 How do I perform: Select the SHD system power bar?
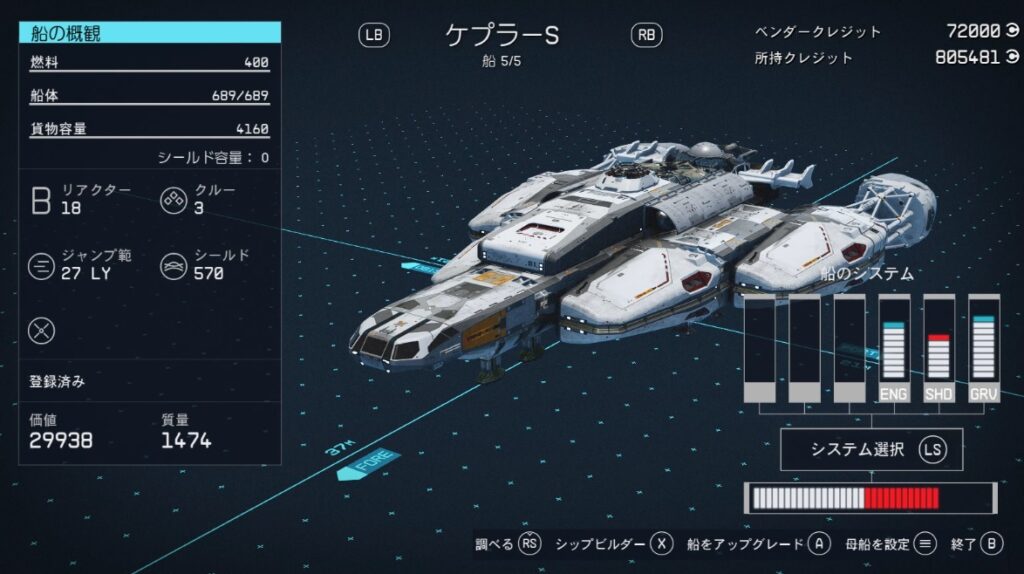tap(938, 349)
